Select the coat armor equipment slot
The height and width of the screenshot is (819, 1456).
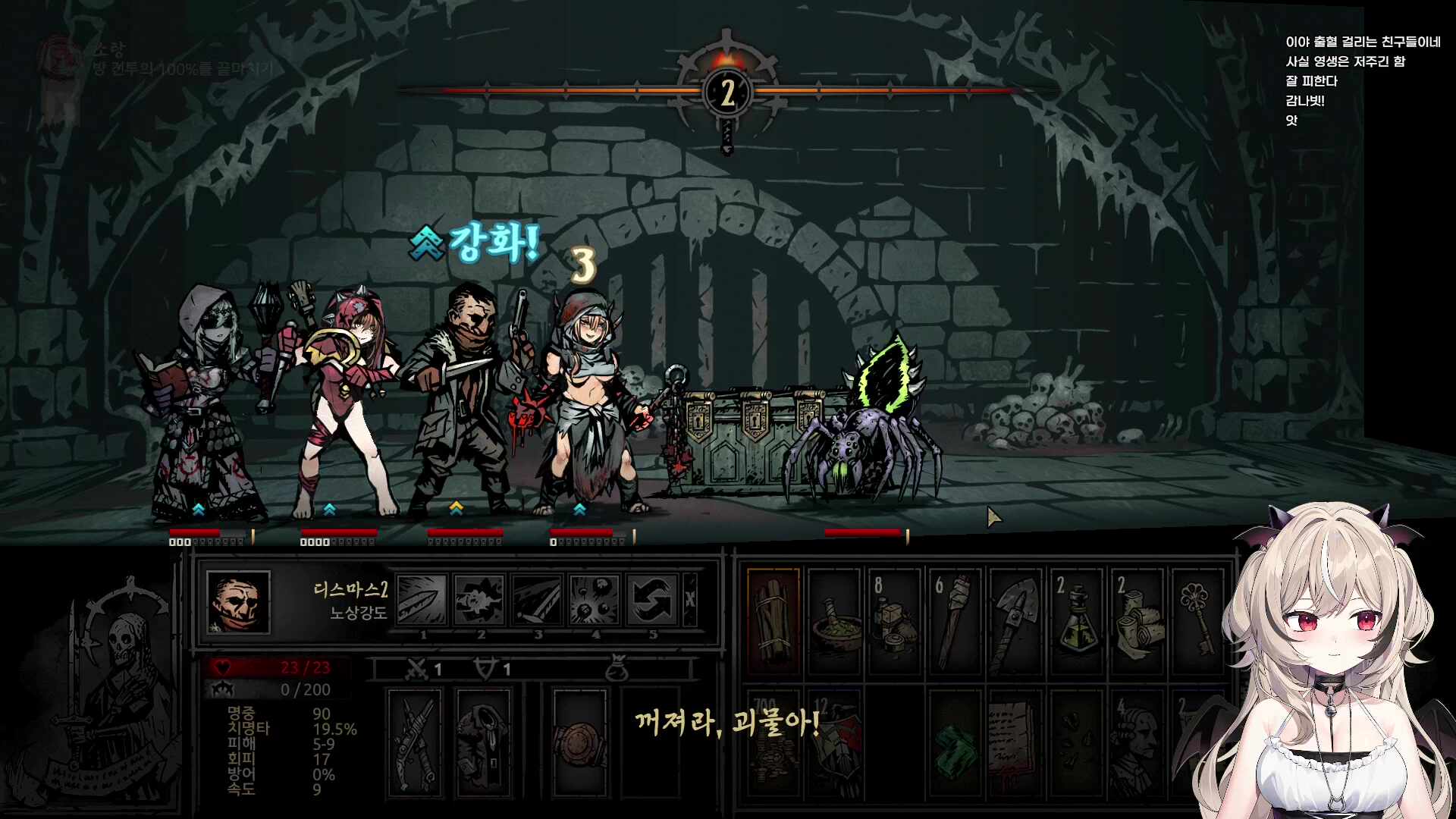pos(484,743)
